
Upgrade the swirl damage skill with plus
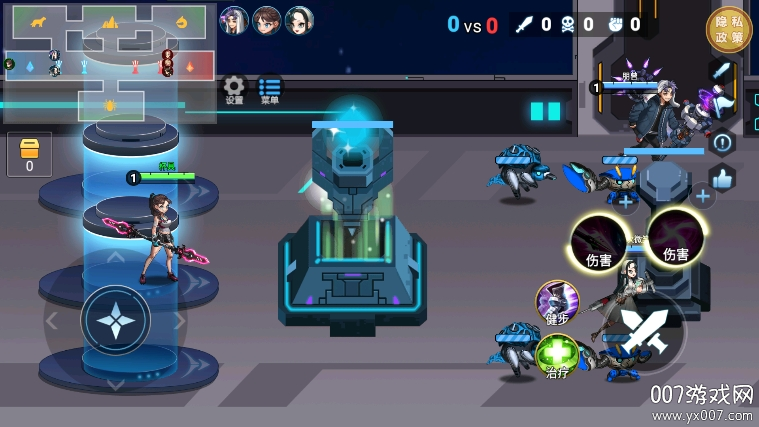[x=703, y=196]
